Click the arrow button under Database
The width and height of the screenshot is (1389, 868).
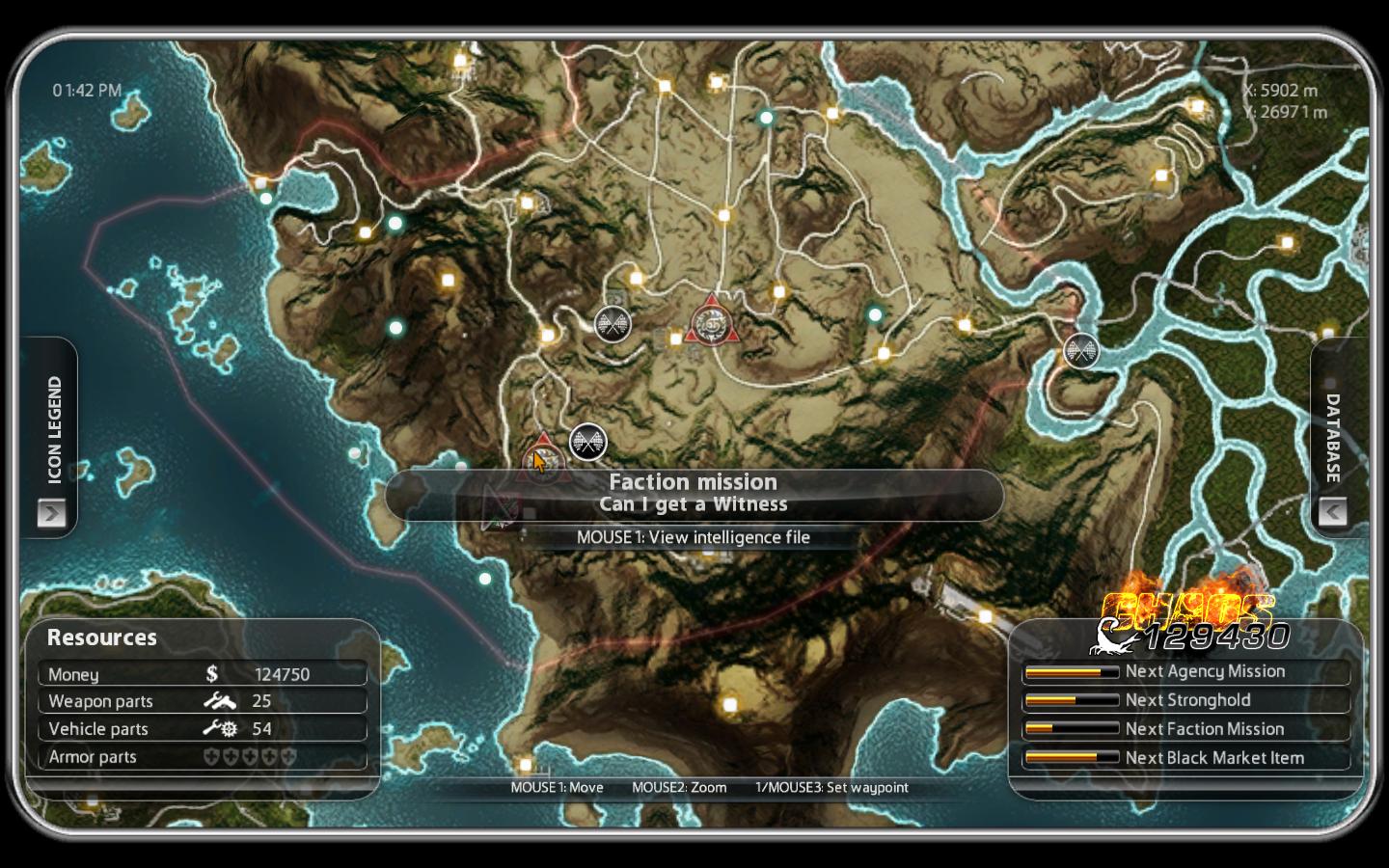click(1333, 511)
